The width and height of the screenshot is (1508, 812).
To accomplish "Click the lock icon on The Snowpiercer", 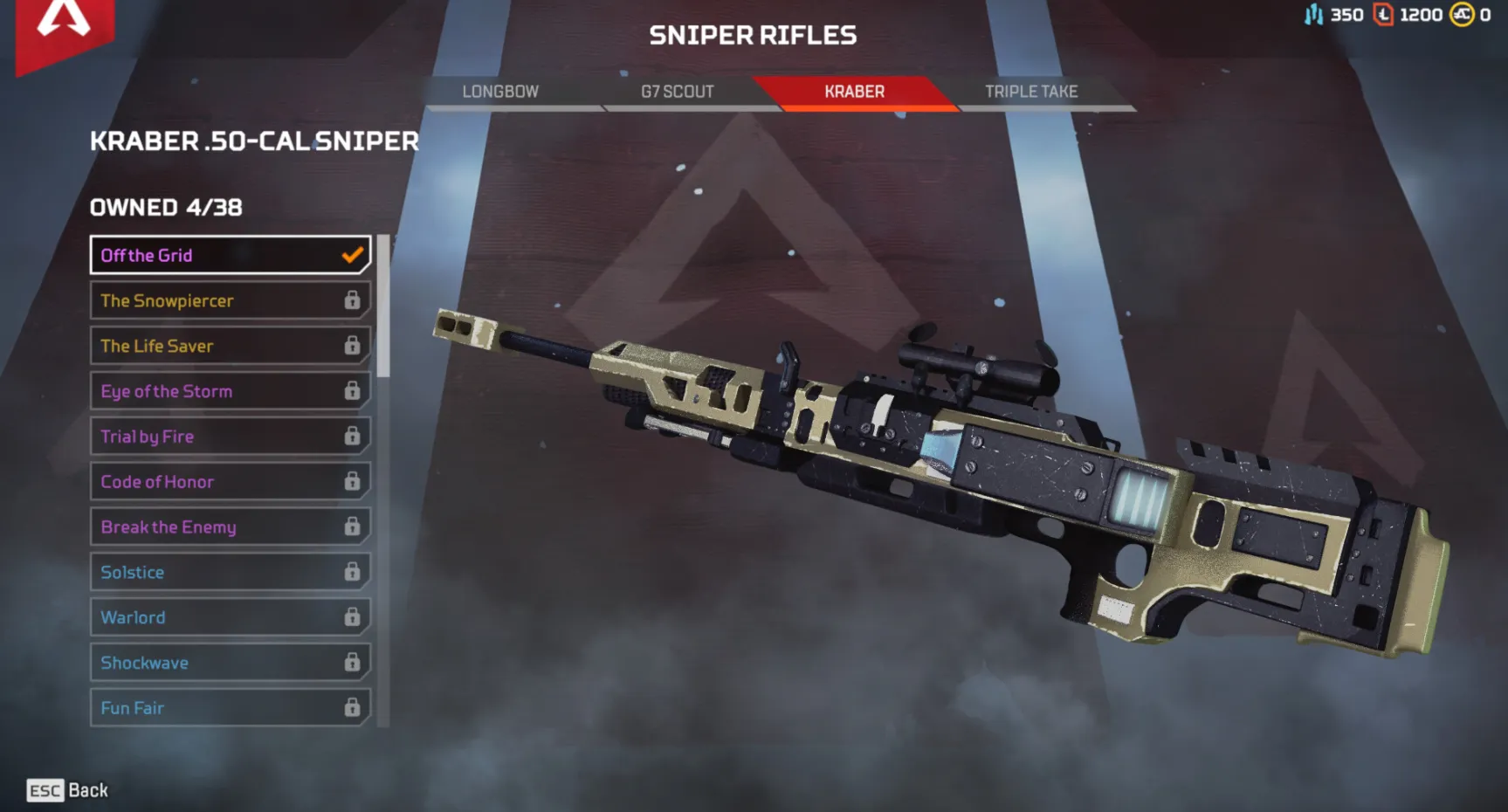I will [x=353, y=300].
